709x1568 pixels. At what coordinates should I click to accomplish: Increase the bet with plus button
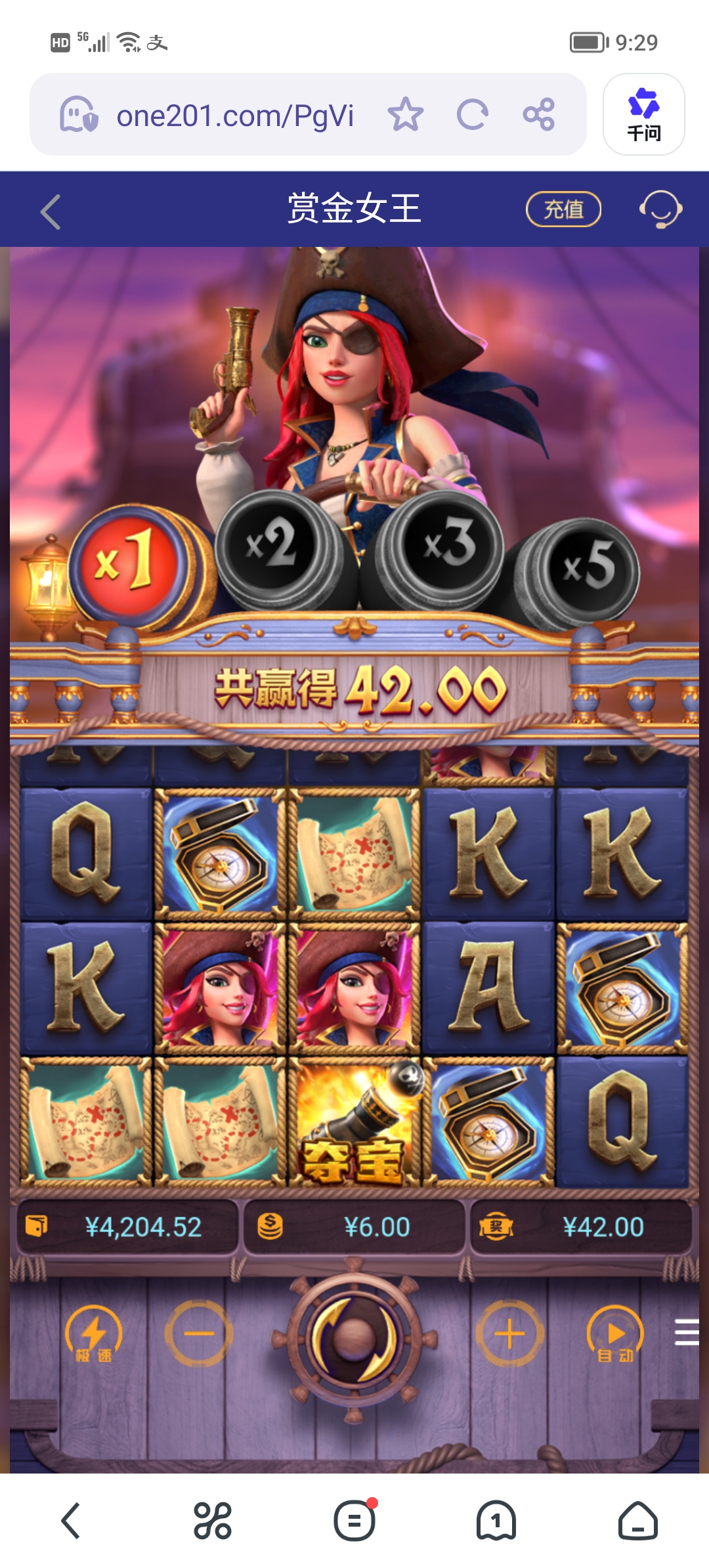tap(509, 1334)
